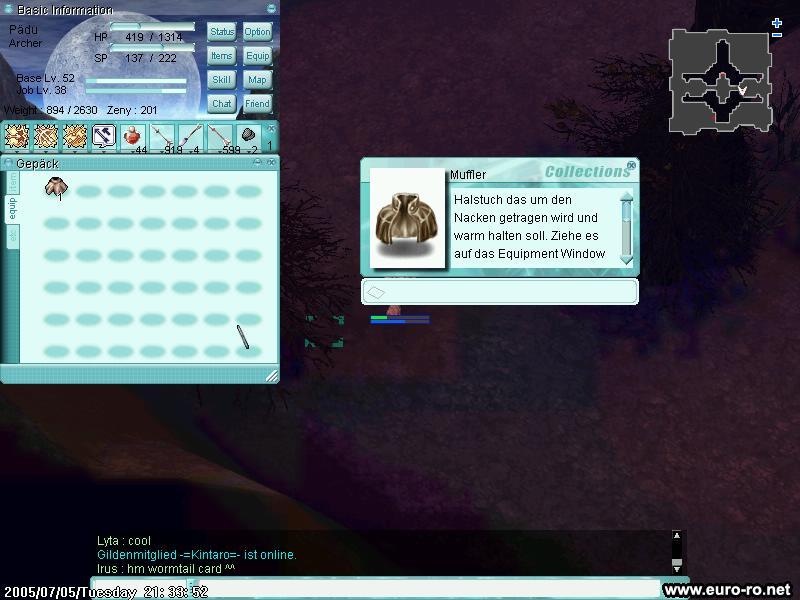
Task: Close the Muffler Collections window
Action: (x=631, y=165)
